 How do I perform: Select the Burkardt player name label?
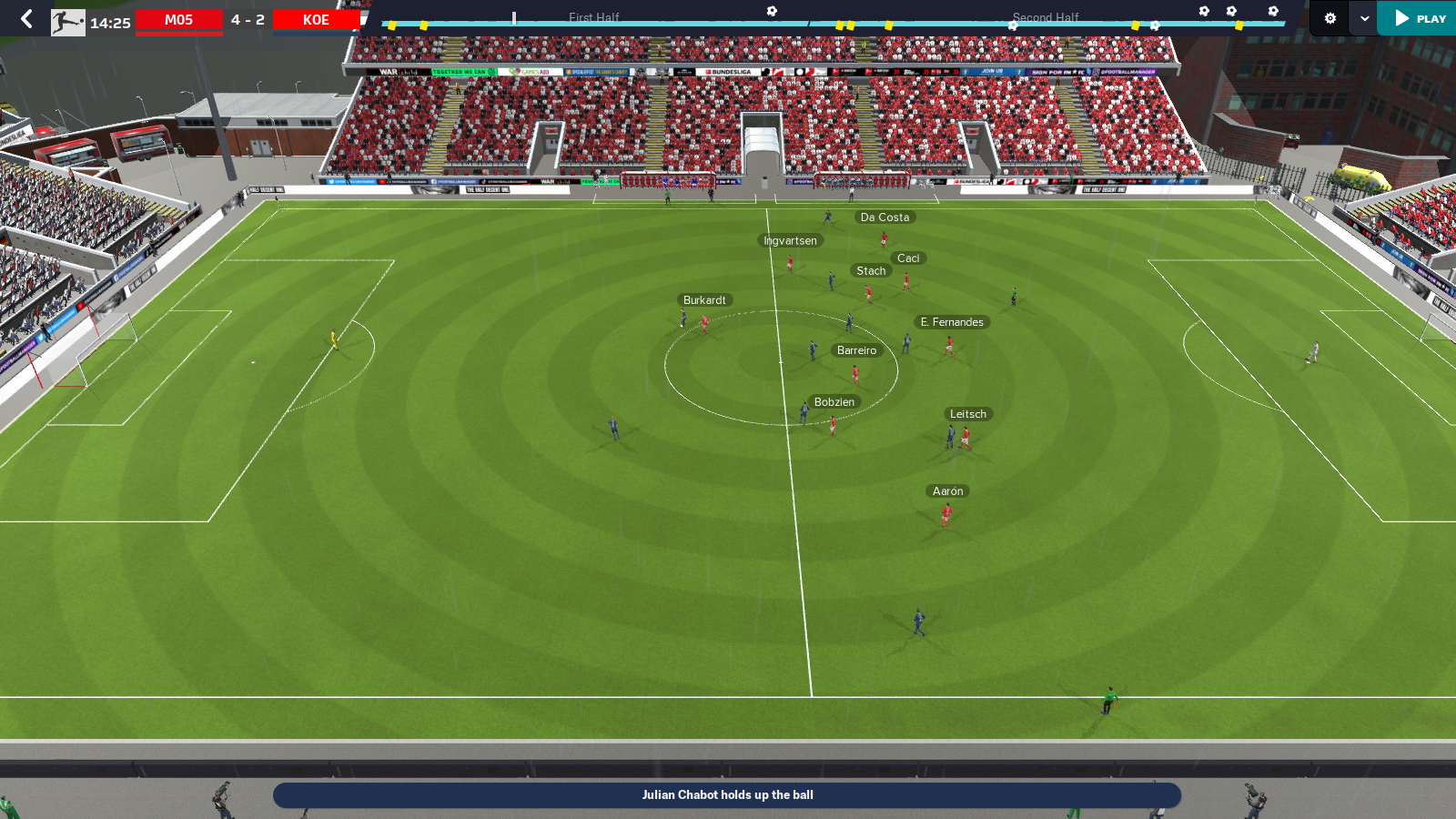704,299
